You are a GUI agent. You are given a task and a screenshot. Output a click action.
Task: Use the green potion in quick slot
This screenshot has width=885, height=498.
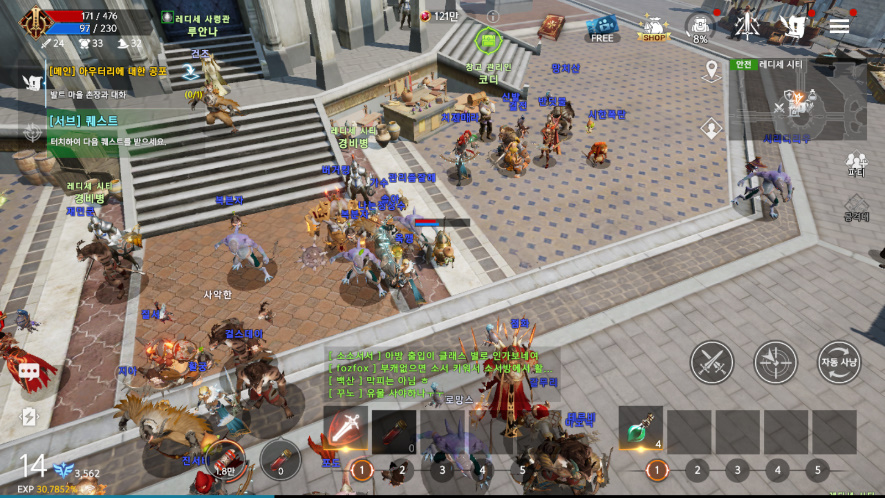[x=640, y=431]
